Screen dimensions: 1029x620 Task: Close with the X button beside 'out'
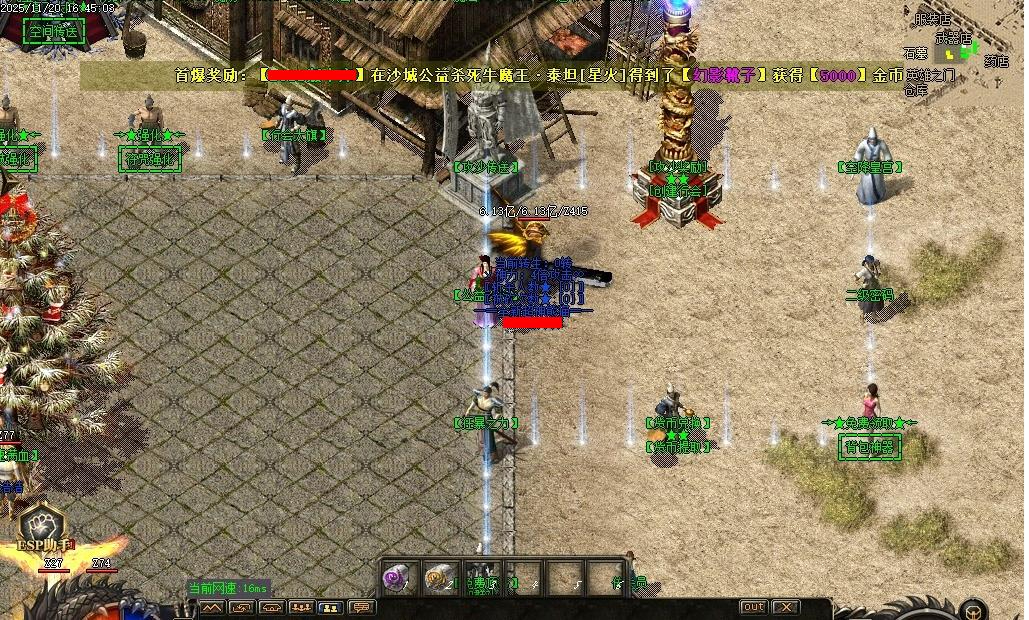tap(786, 607)
